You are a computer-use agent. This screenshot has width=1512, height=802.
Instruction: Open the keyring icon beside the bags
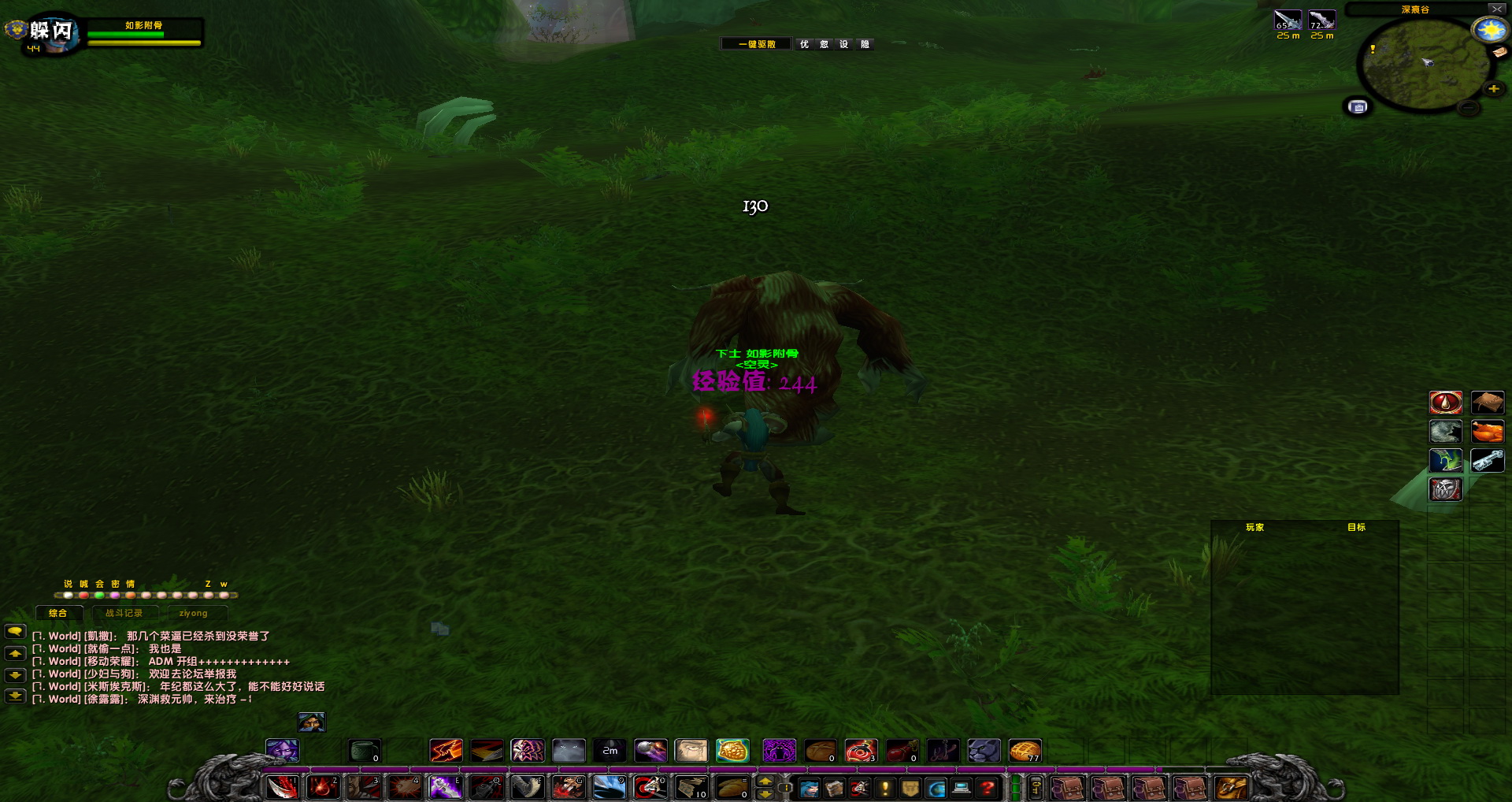pyautogui.click(x=1035, y=788)
